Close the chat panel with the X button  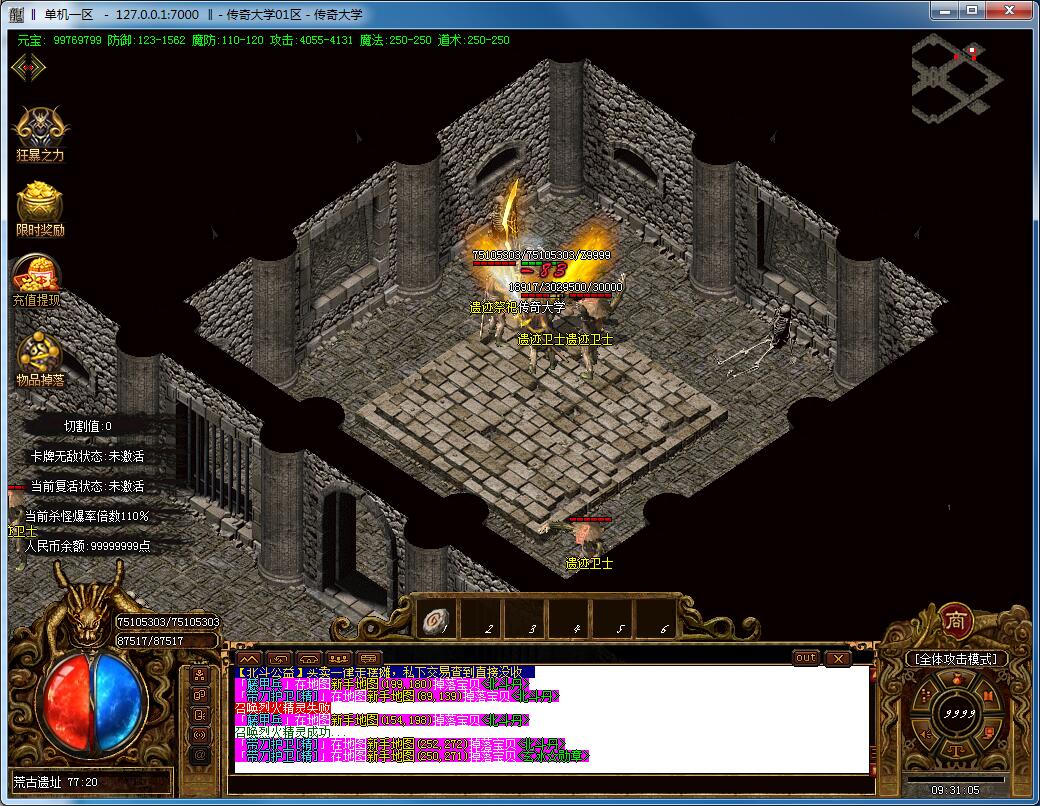837,658
